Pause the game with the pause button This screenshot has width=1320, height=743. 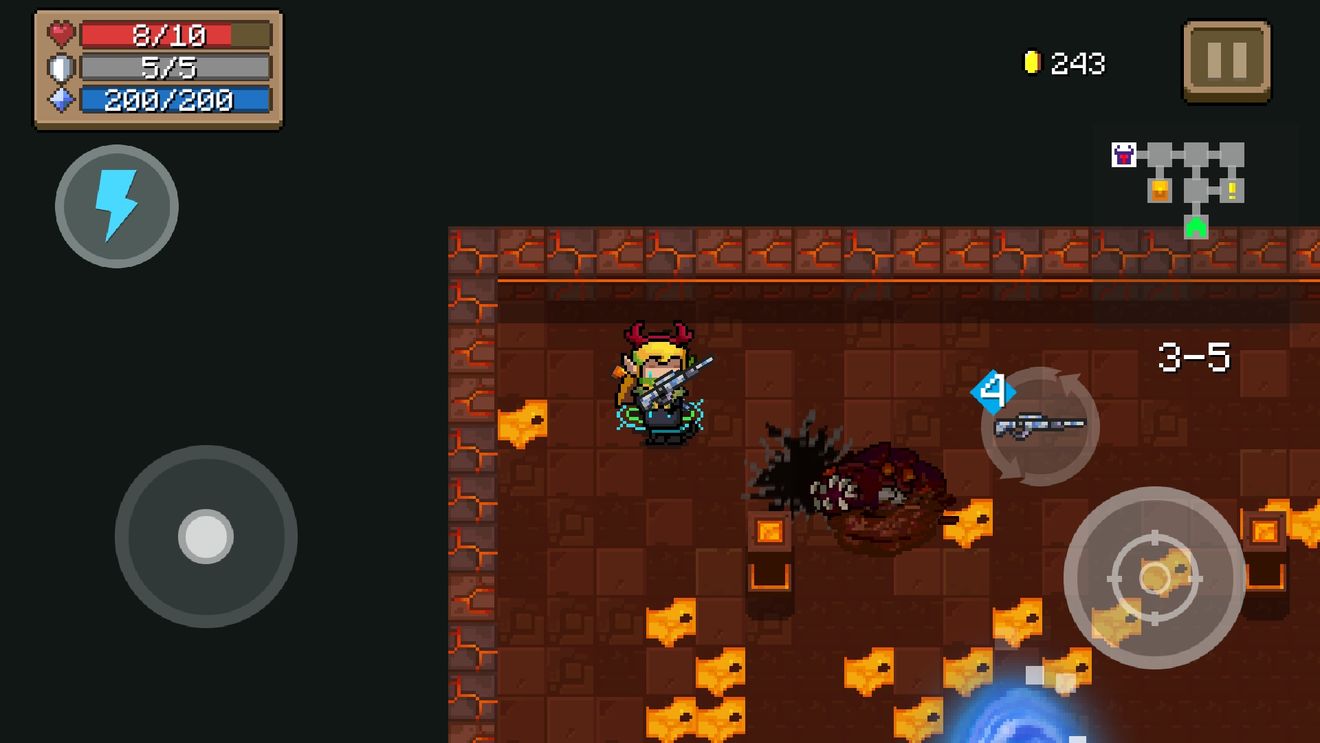[x=1226, y=61]
